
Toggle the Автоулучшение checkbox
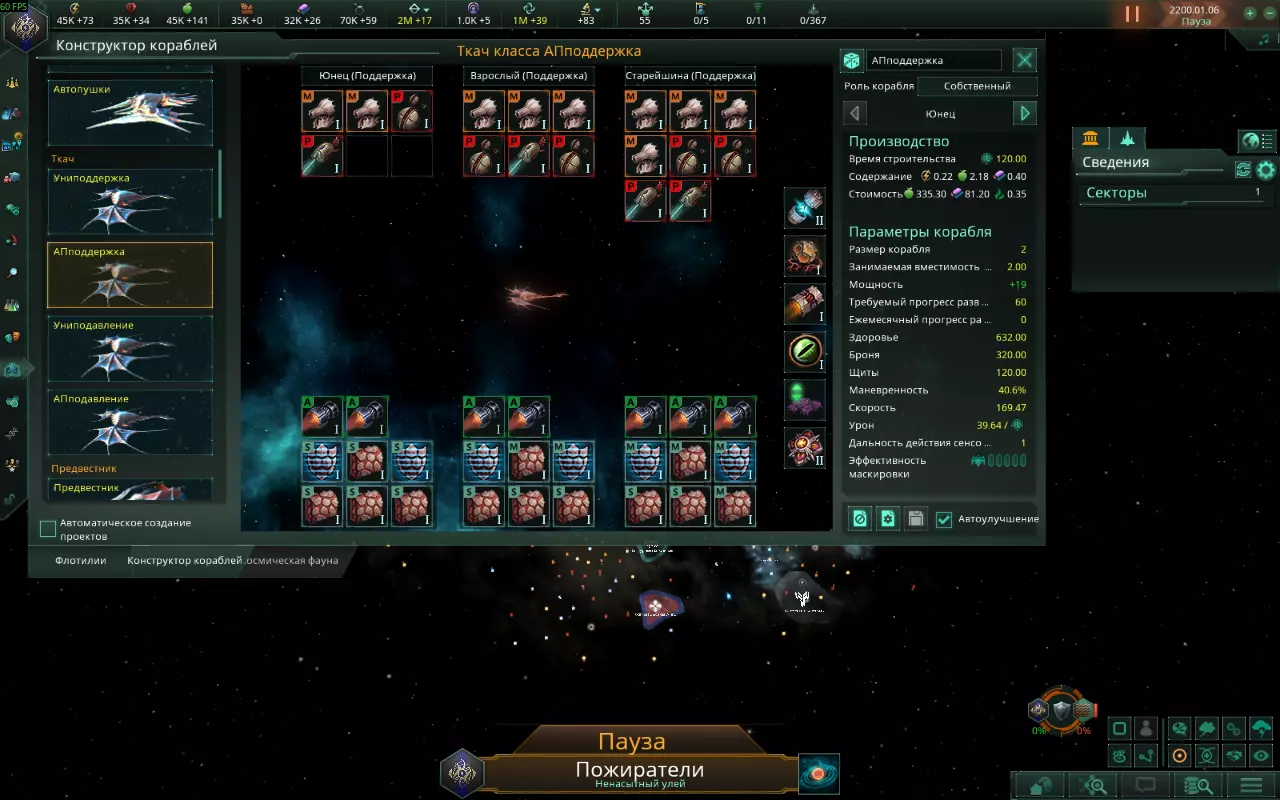(944, 519)
